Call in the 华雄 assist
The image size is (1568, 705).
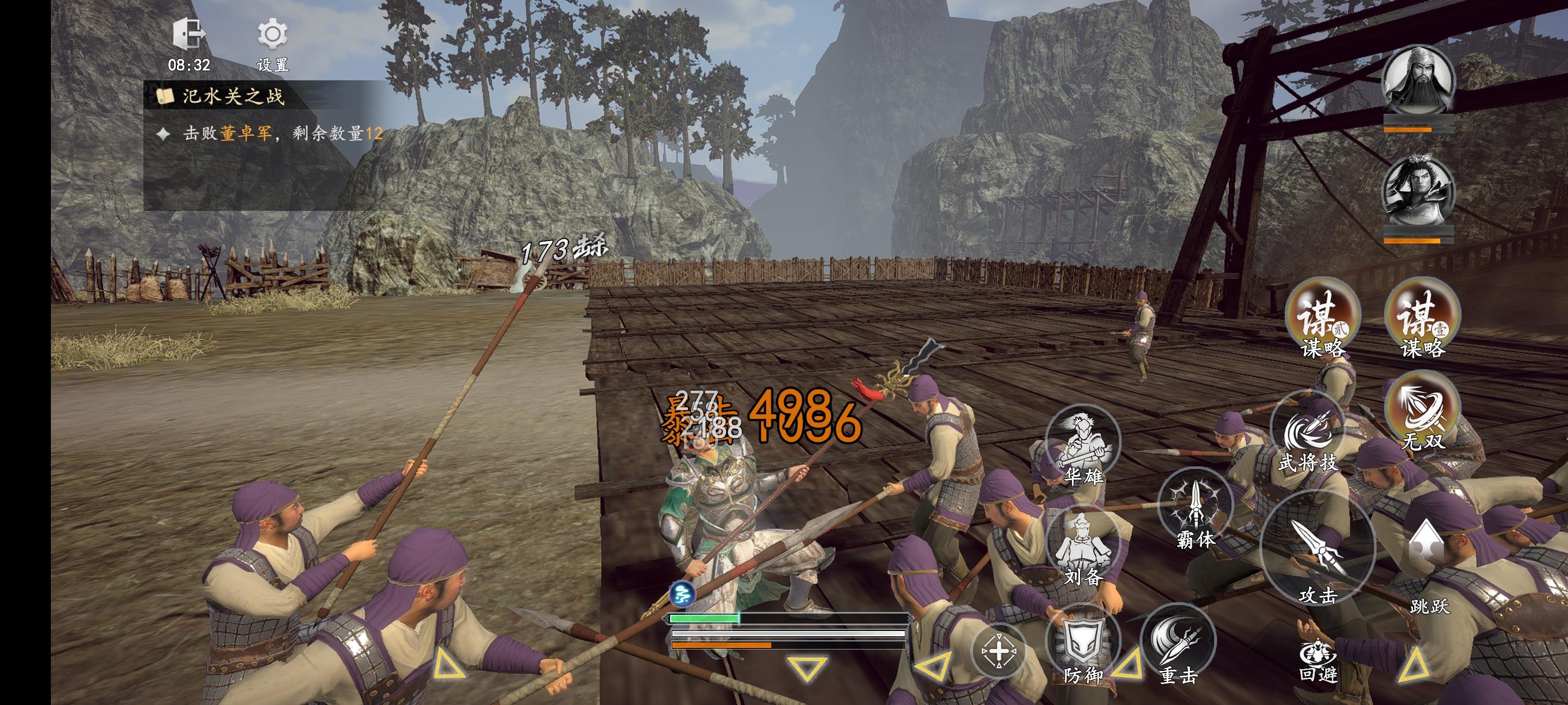1083,448
